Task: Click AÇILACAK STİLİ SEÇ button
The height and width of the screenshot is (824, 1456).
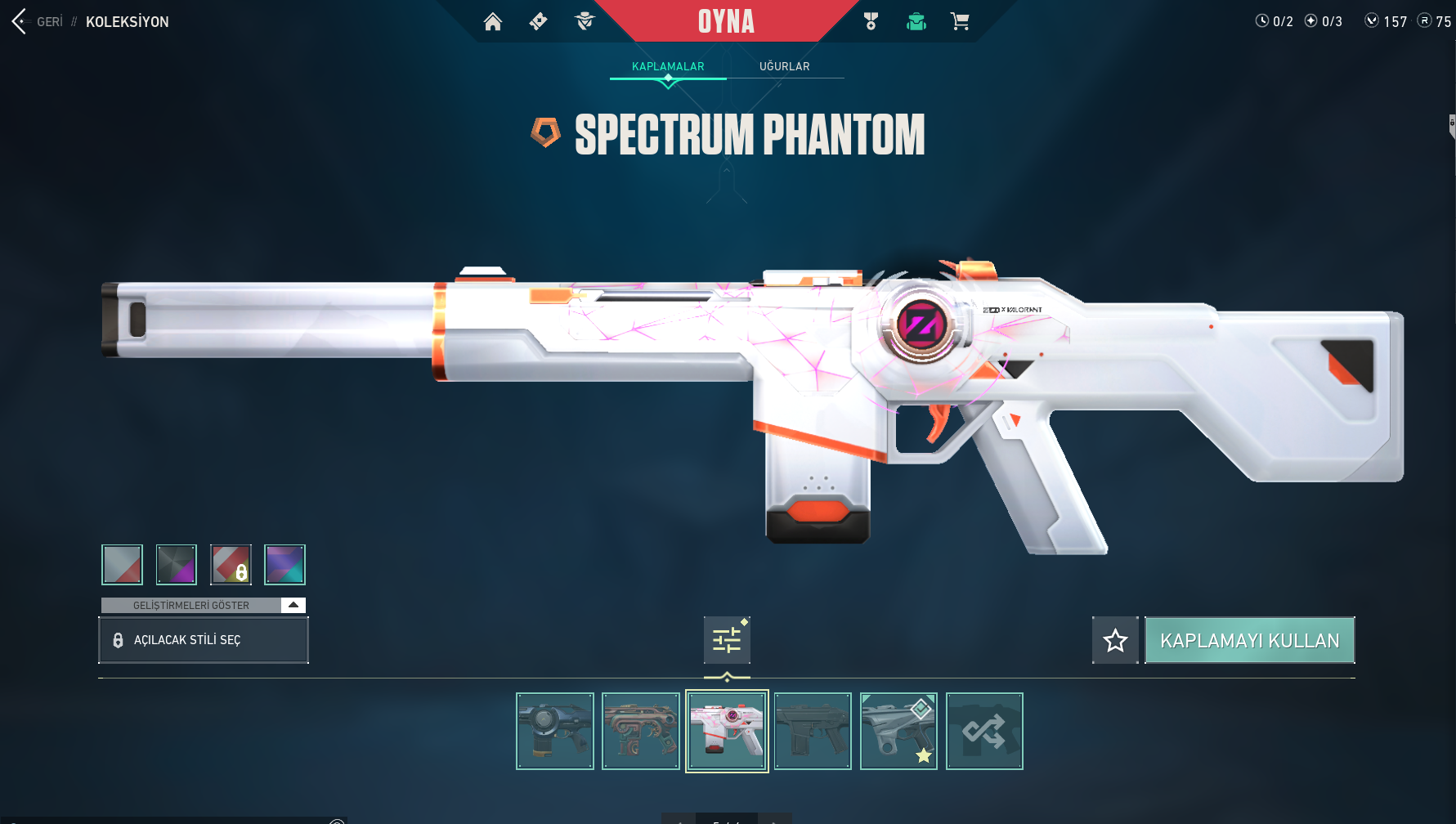Action: pyautogui.click(x=203, y=640)
